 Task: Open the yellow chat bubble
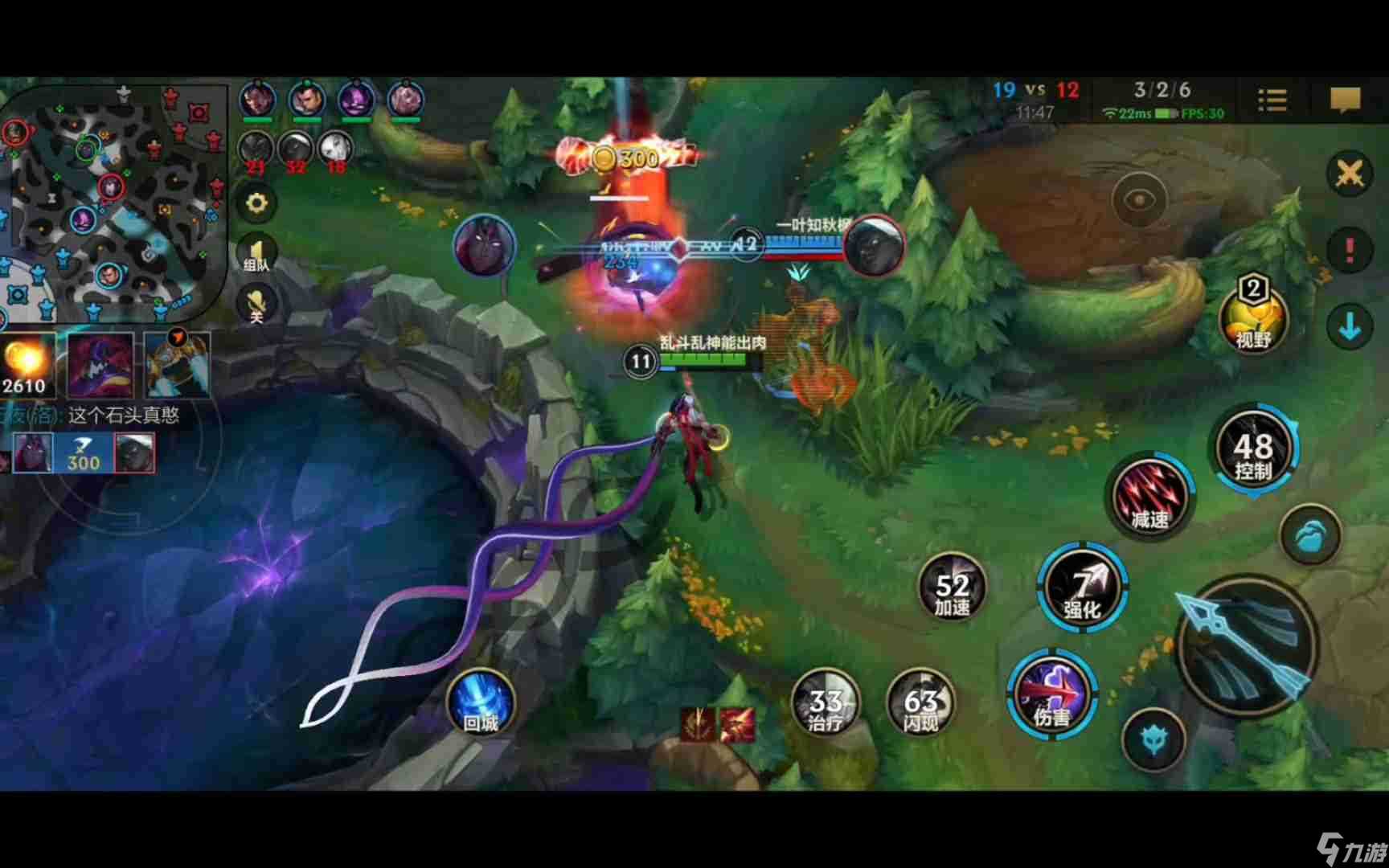point(1345,100)
